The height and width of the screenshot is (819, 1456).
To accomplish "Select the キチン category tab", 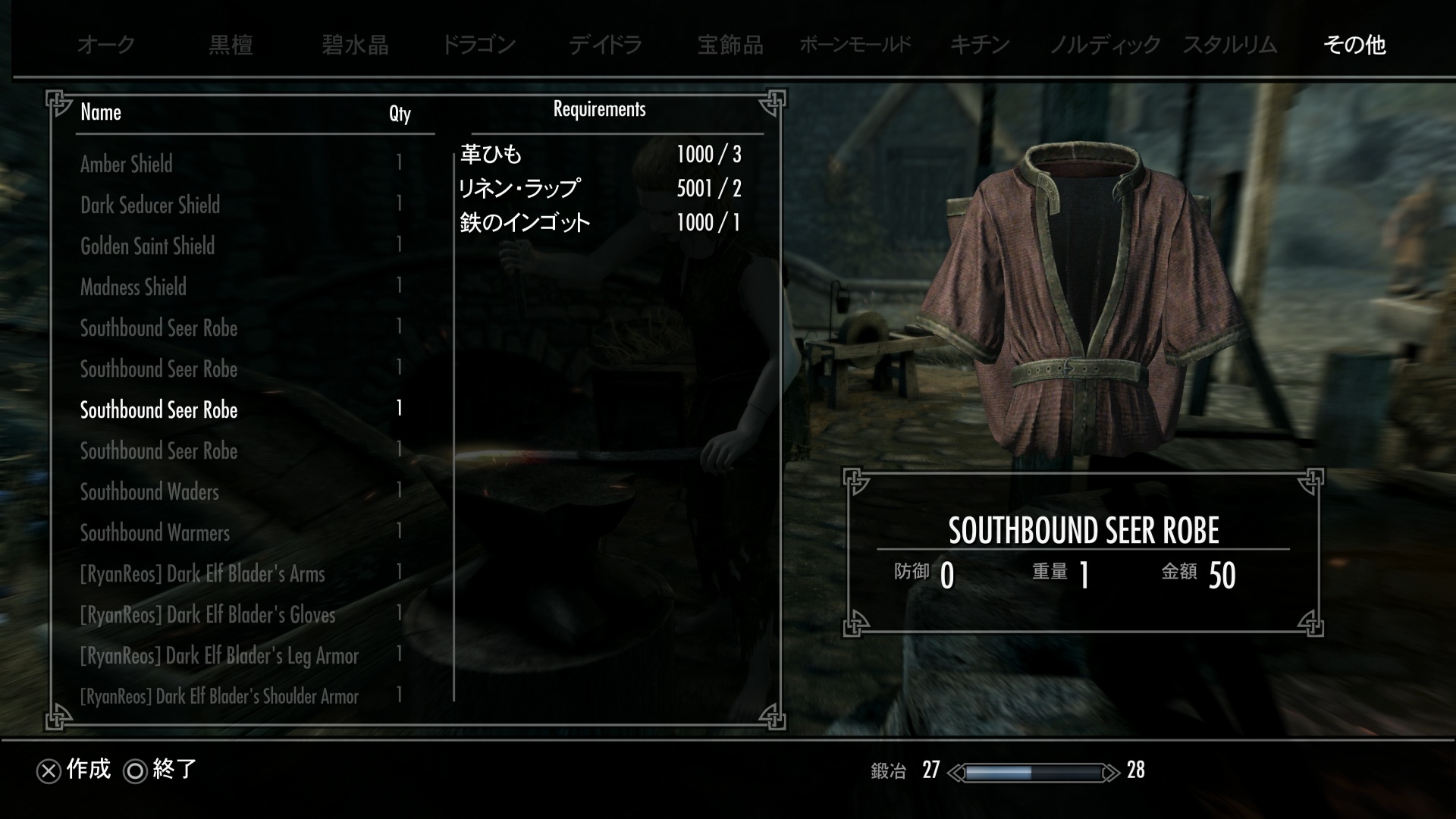I will [x=980, y=45].
